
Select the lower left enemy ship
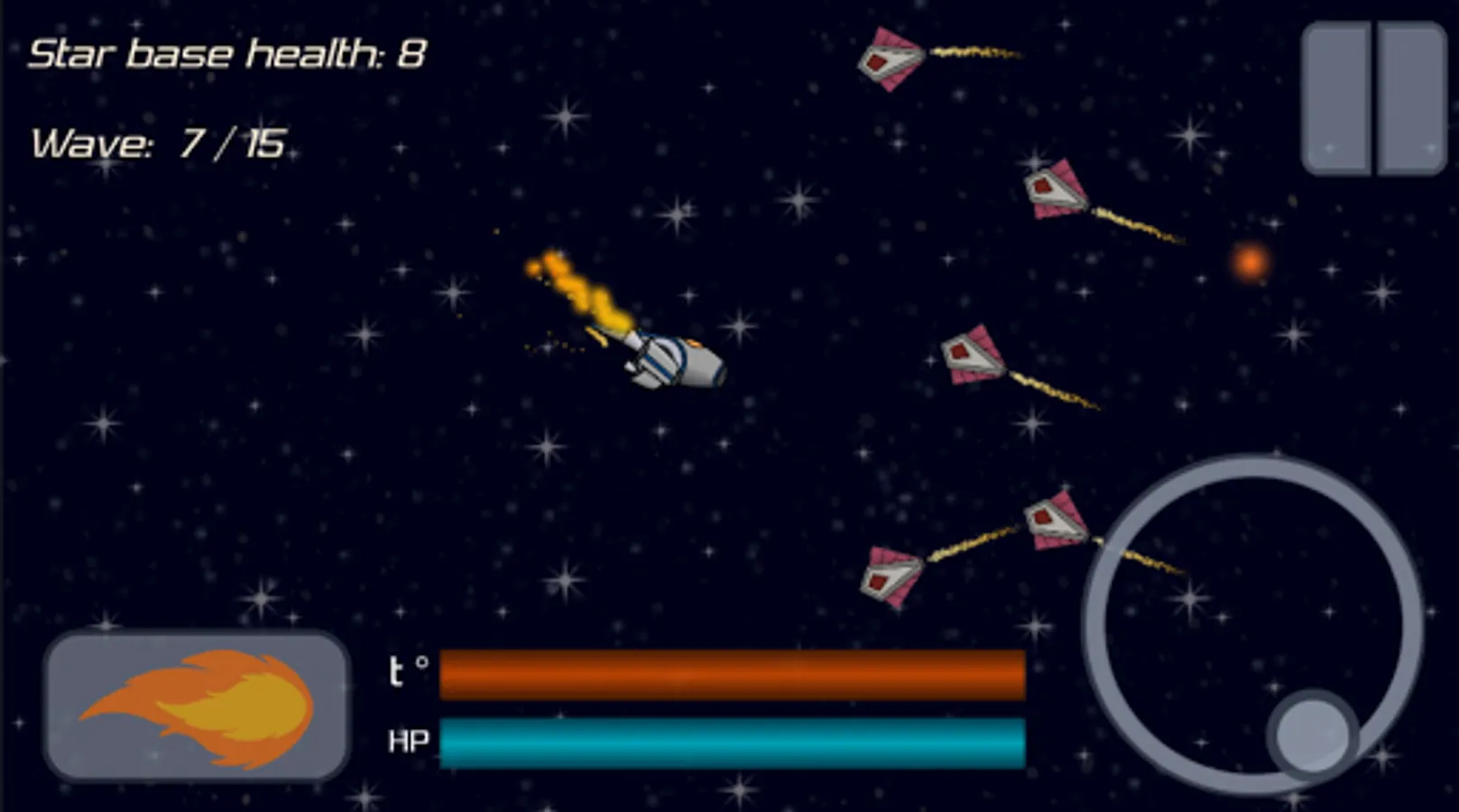[x=889, y=576]
